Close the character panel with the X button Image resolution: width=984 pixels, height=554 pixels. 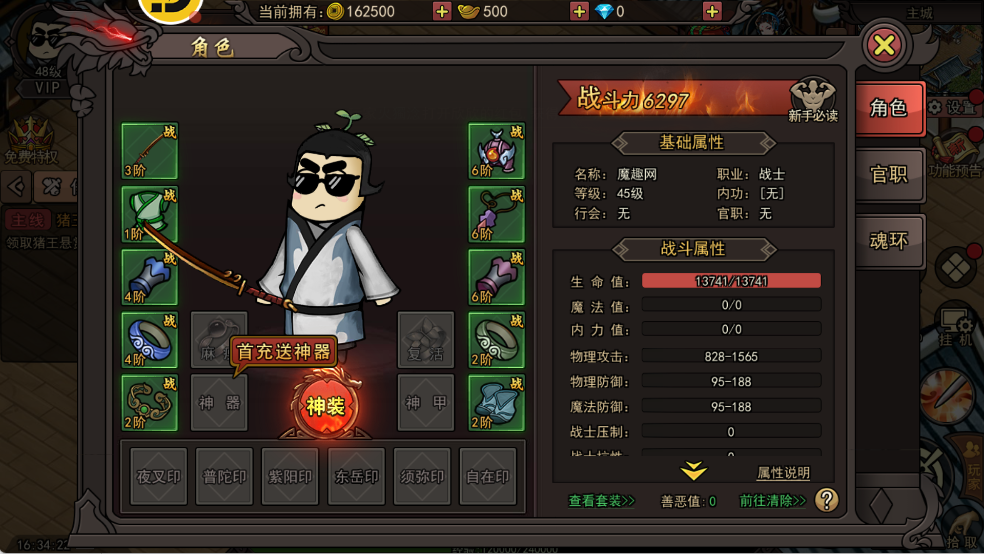pyautogui.click(x=885, y=45)
